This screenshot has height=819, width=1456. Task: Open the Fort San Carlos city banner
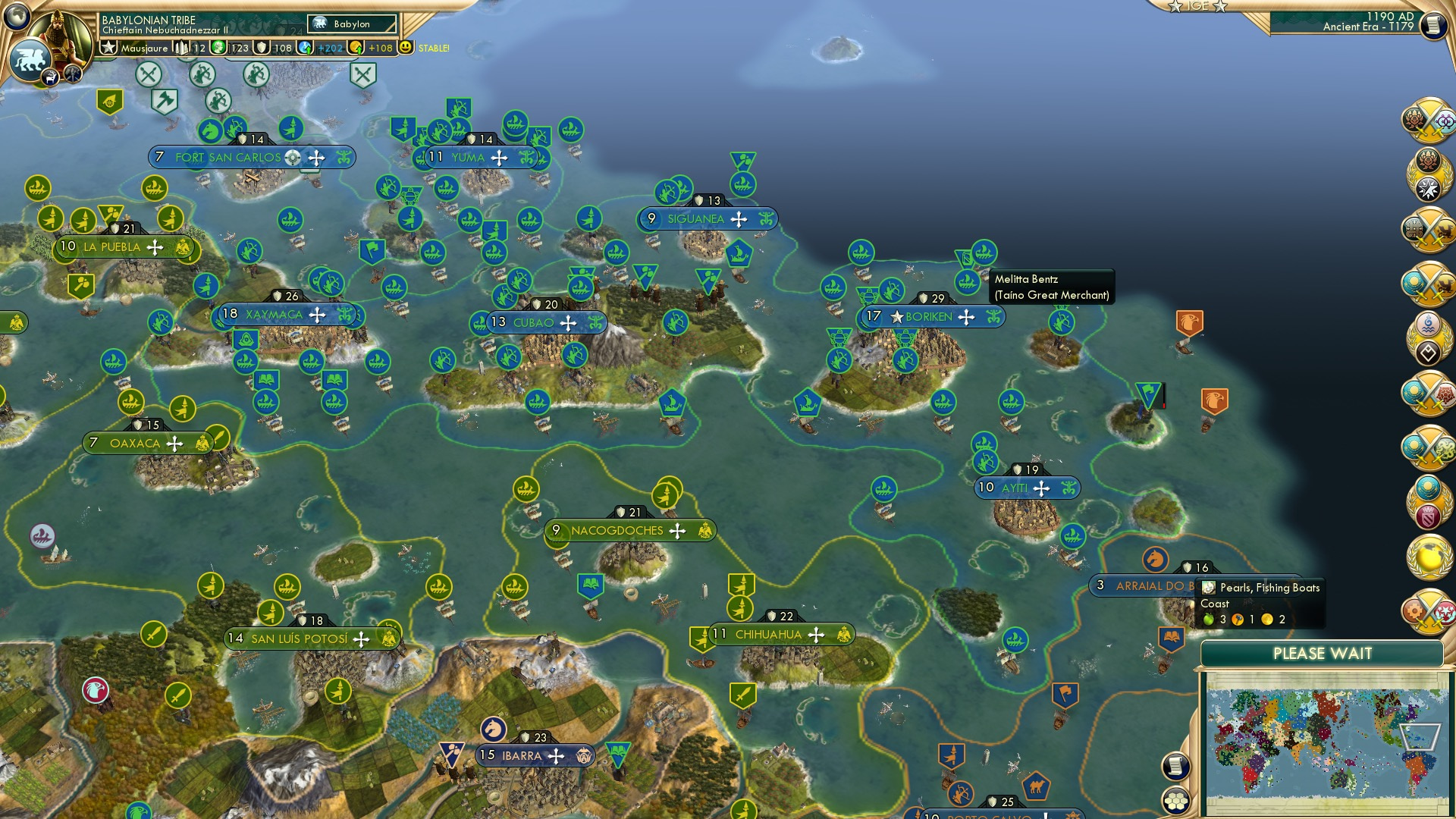tap(228, 158)
